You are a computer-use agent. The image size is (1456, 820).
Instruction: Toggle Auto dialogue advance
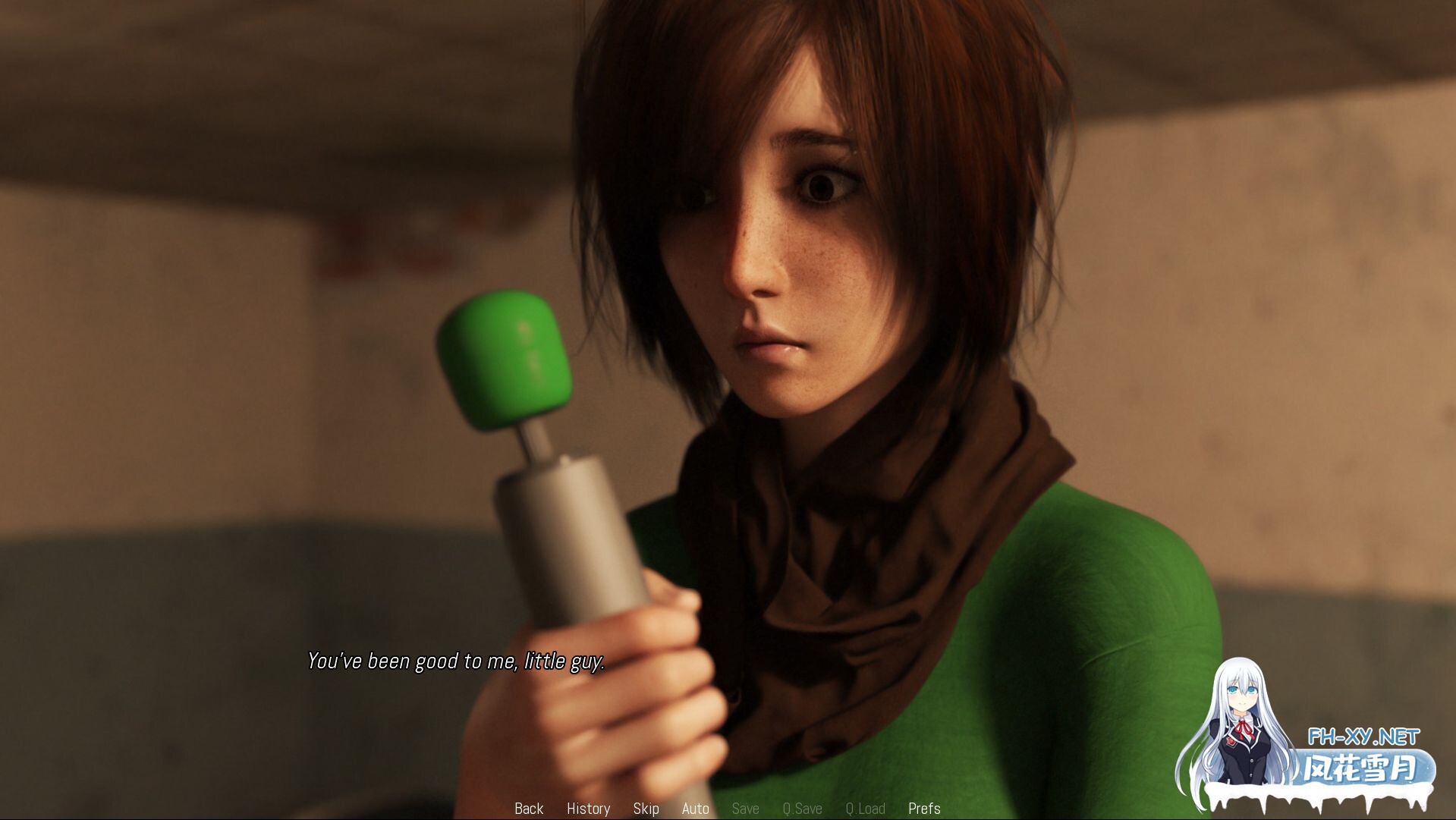[695, 809]
